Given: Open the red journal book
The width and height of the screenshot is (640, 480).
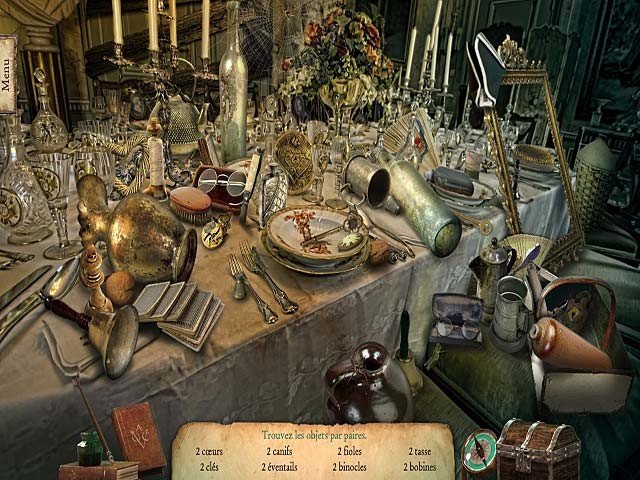Looking at the screenshot, I should tap(138, 435).
